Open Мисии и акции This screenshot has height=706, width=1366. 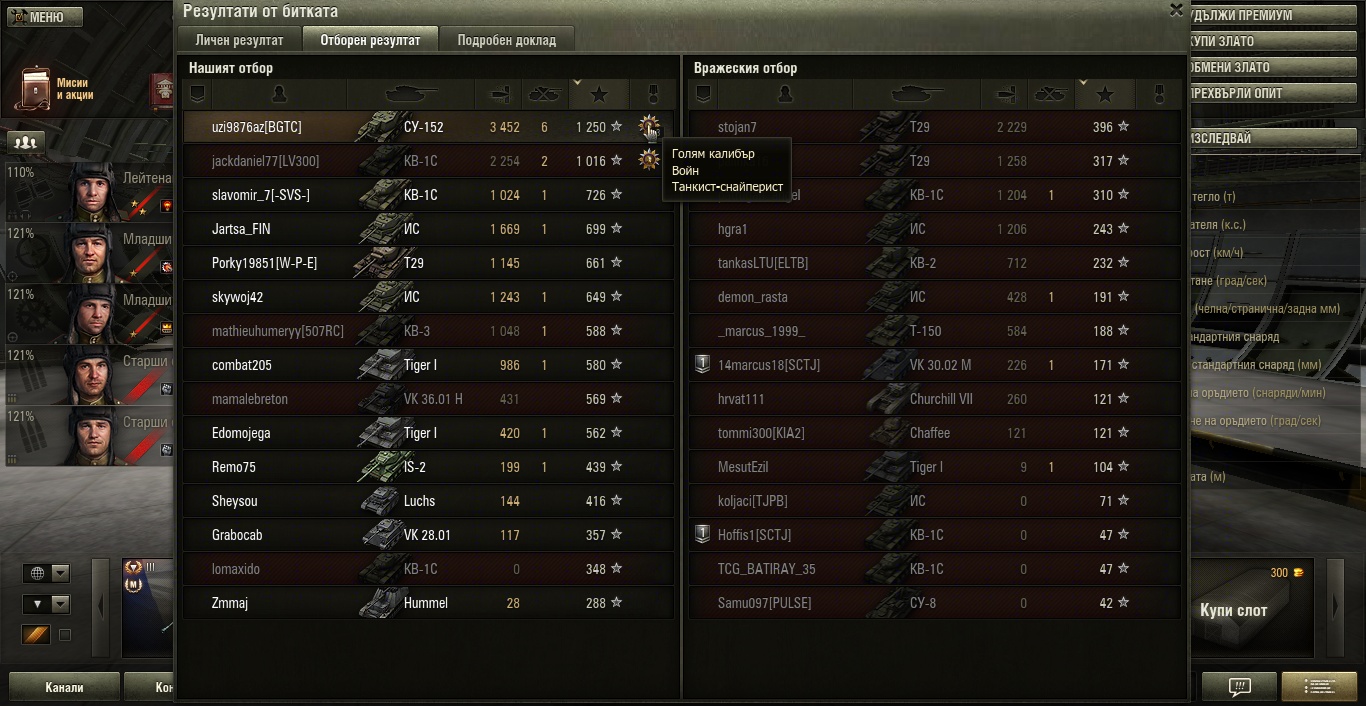click(55, 89)
